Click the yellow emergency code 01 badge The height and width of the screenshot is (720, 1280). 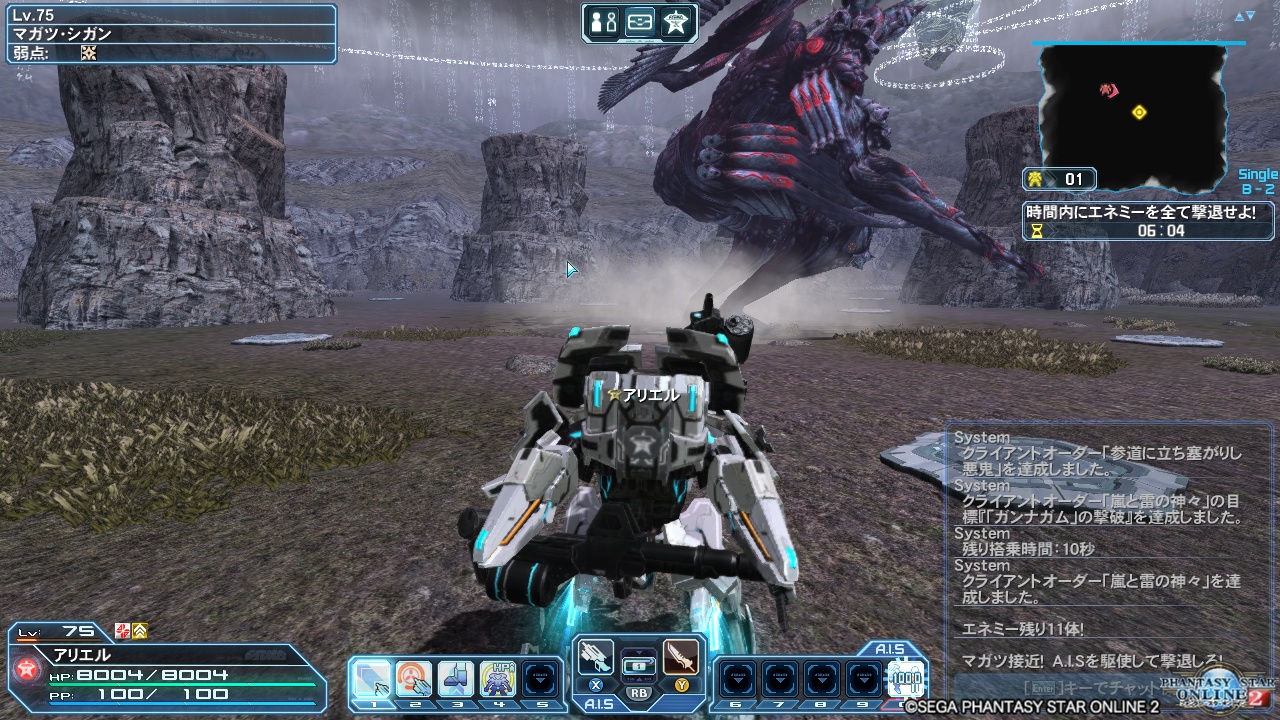tap(1058, 180)
